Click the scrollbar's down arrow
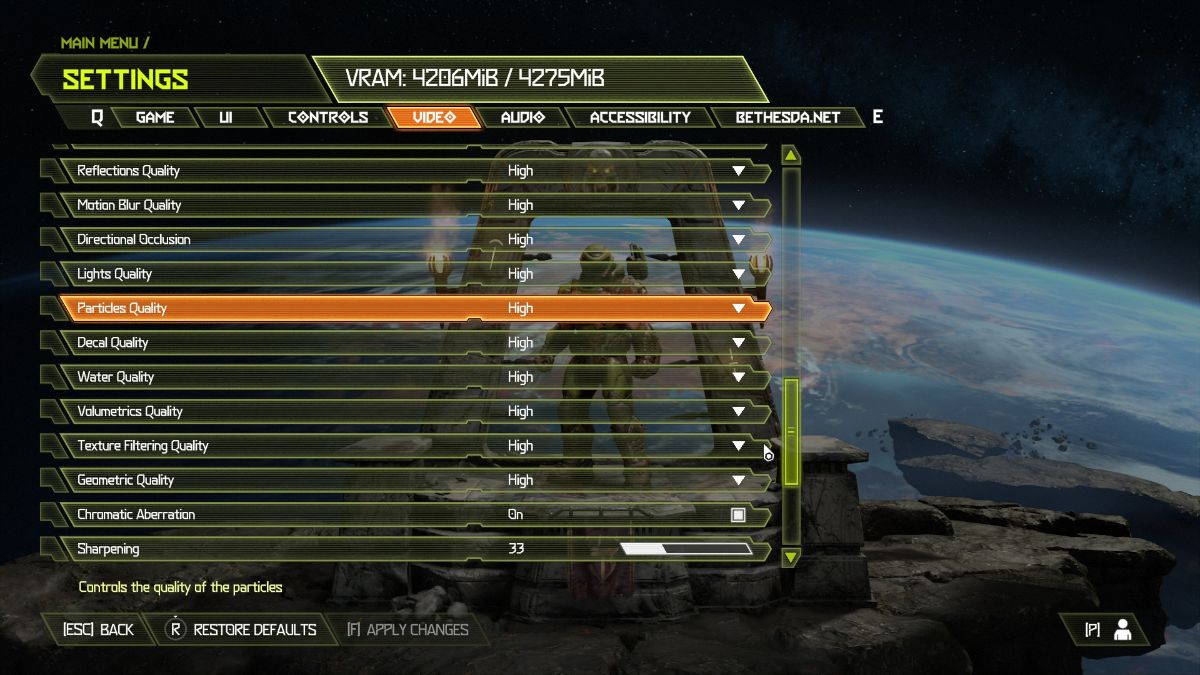1200x675 pixels. coord(791,556)
